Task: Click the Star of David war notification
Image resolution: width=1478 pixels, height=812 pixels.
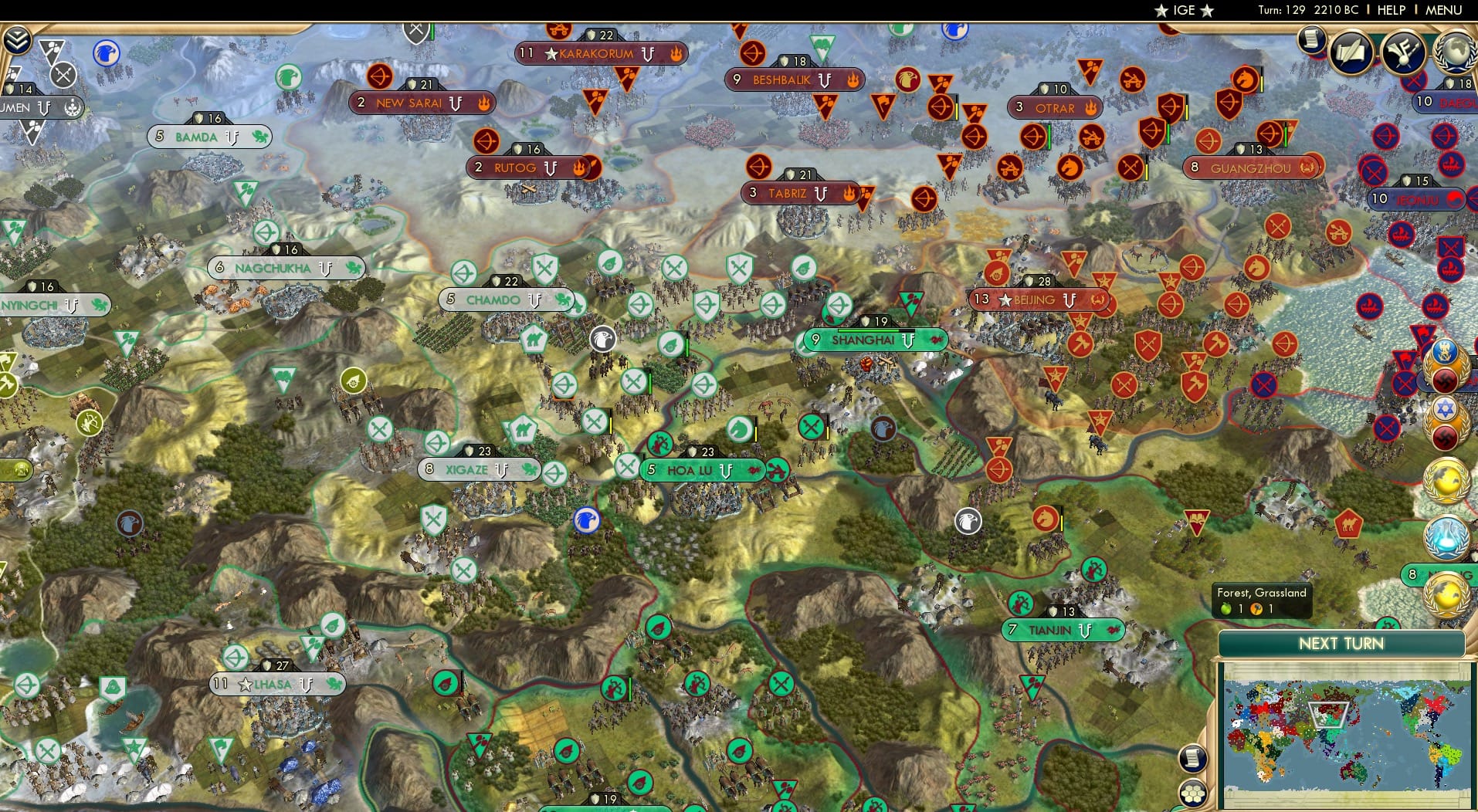Action: (1443, 409)
